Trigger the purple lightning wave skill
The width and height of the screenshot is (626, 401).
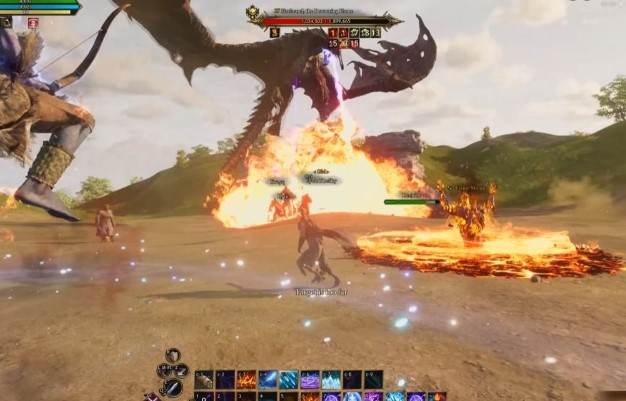click(310, 380)
